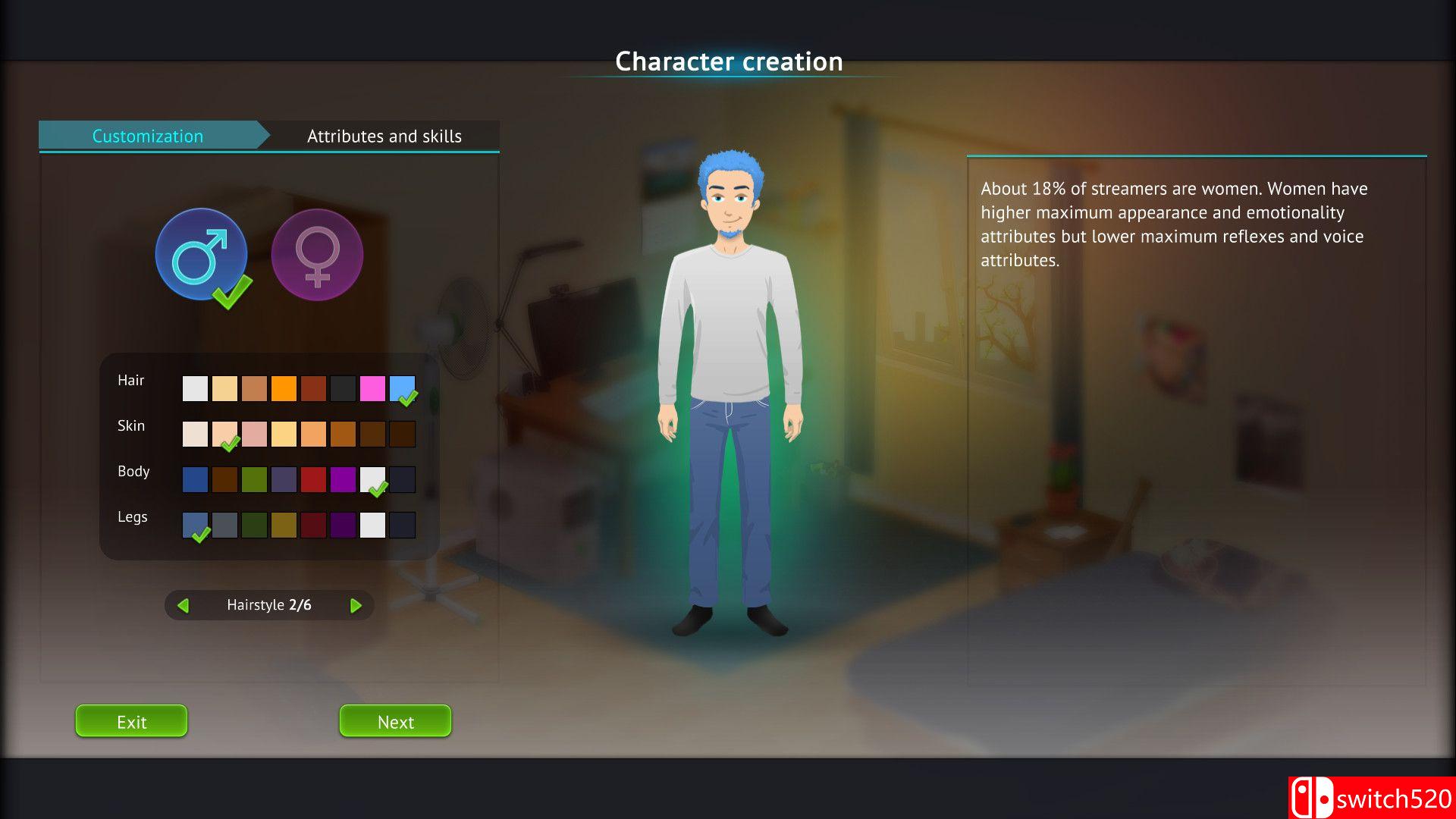The width and height of the screenshot is (1456, 819).
Task: Show the next hairstyle with right arrow
Action: coord(356,605)
